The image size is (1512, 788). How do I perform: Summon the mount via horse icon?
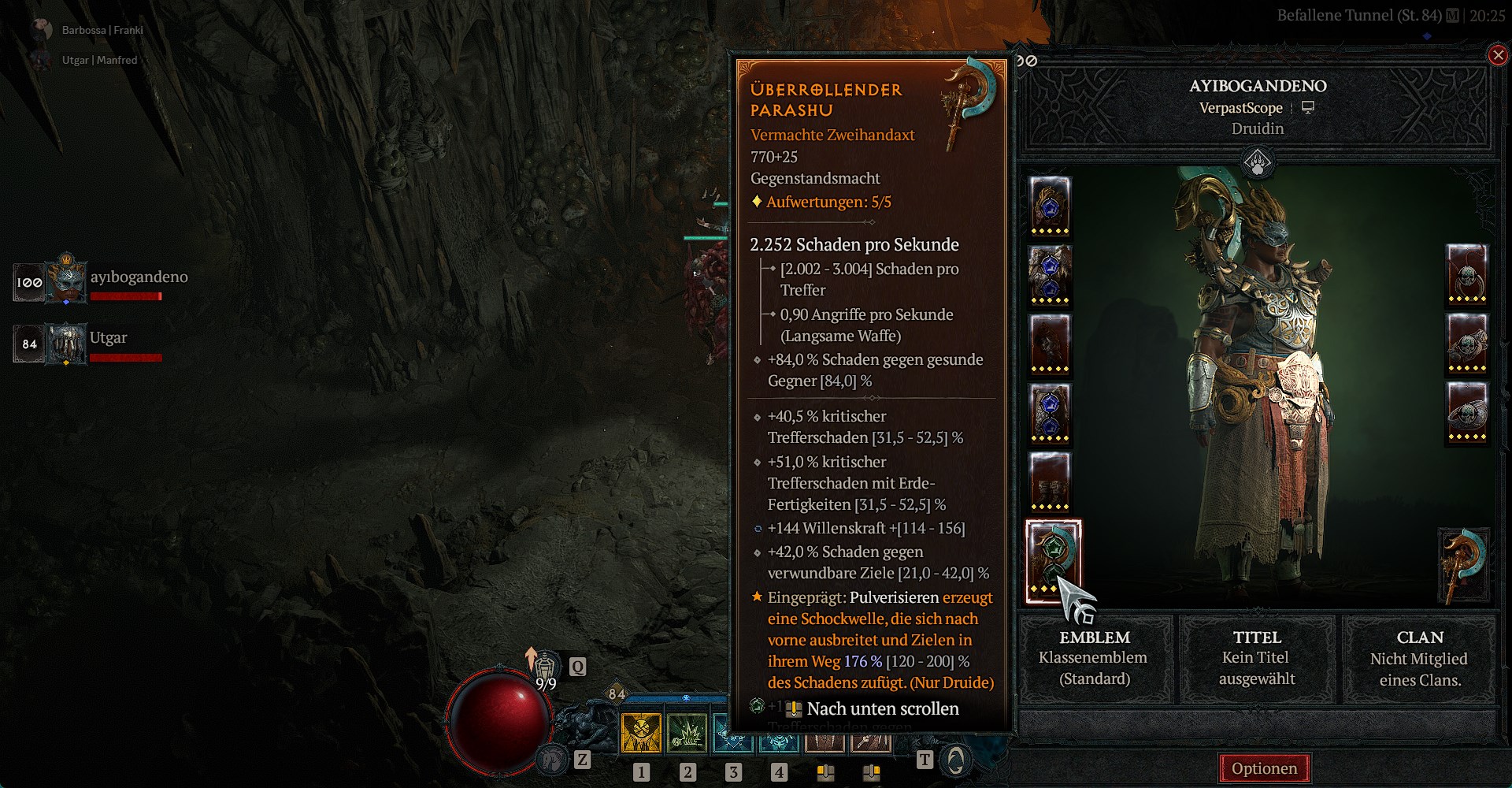[x=552, y=760]
